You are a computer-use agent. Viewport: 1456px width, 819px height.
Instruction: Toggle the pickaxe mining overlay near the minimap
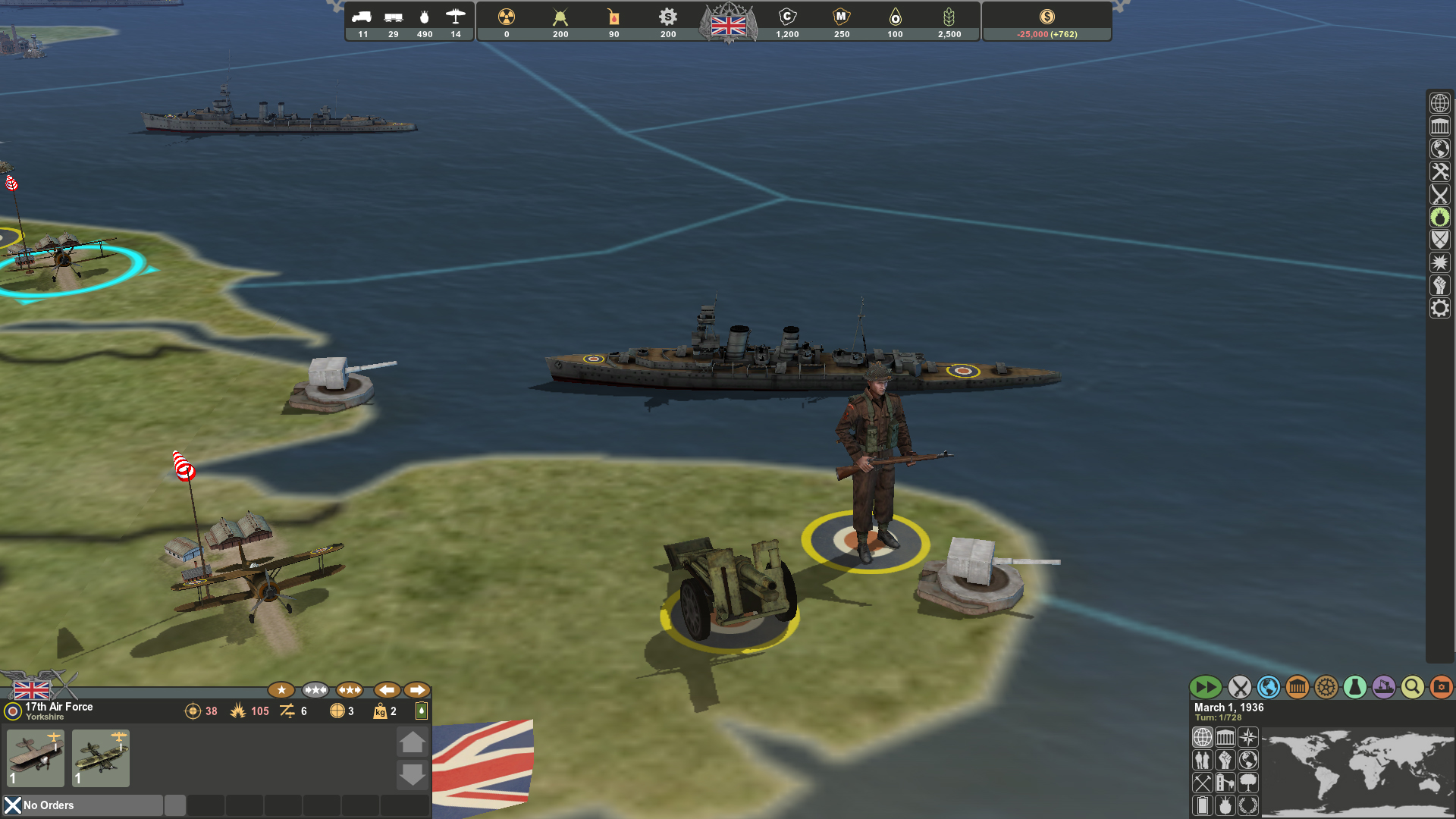(x=1203, y=784)
